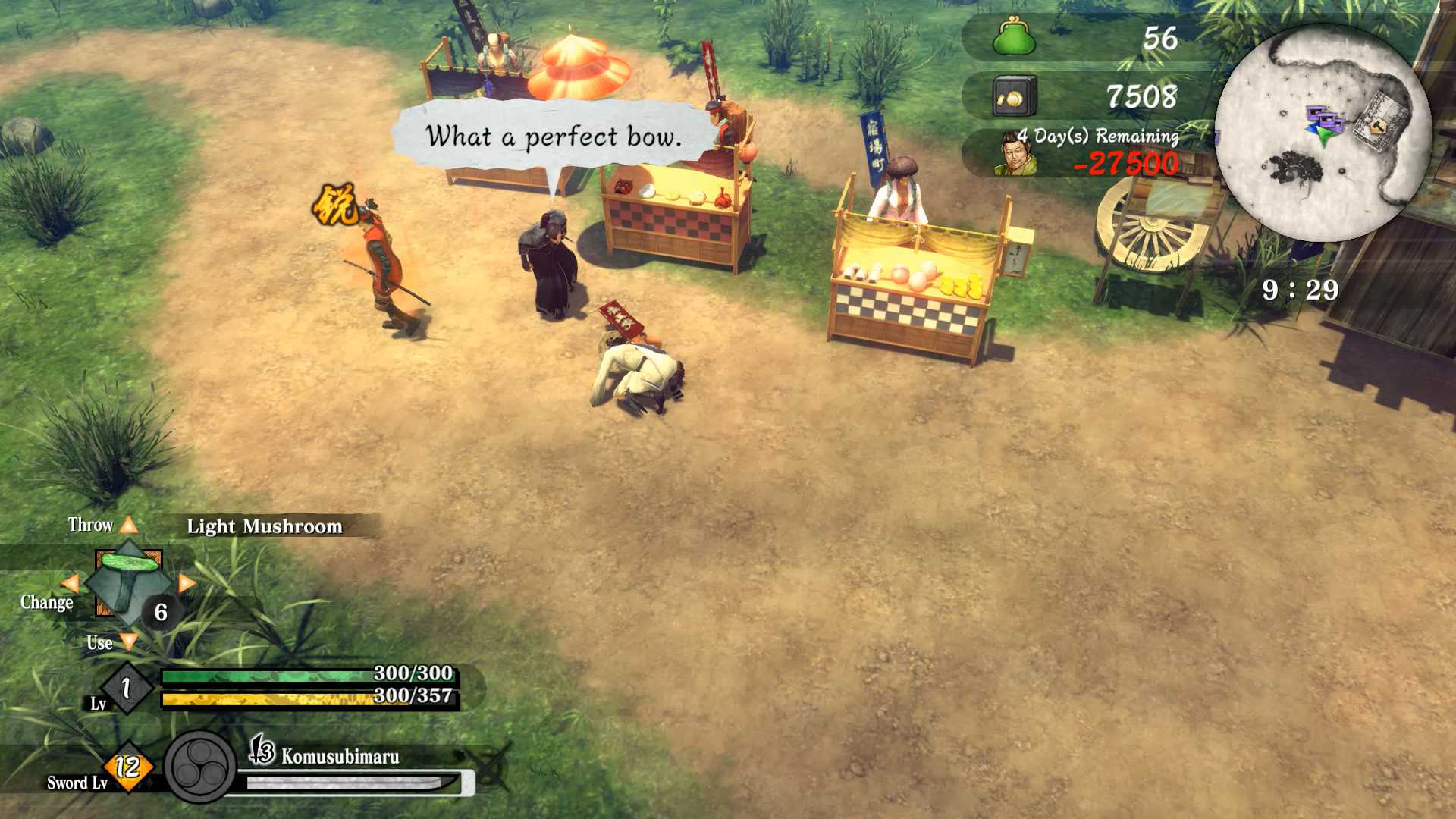This screenshot has width=1456, height=819.
Task: Click the player level diamond
Action: (127, 688)
